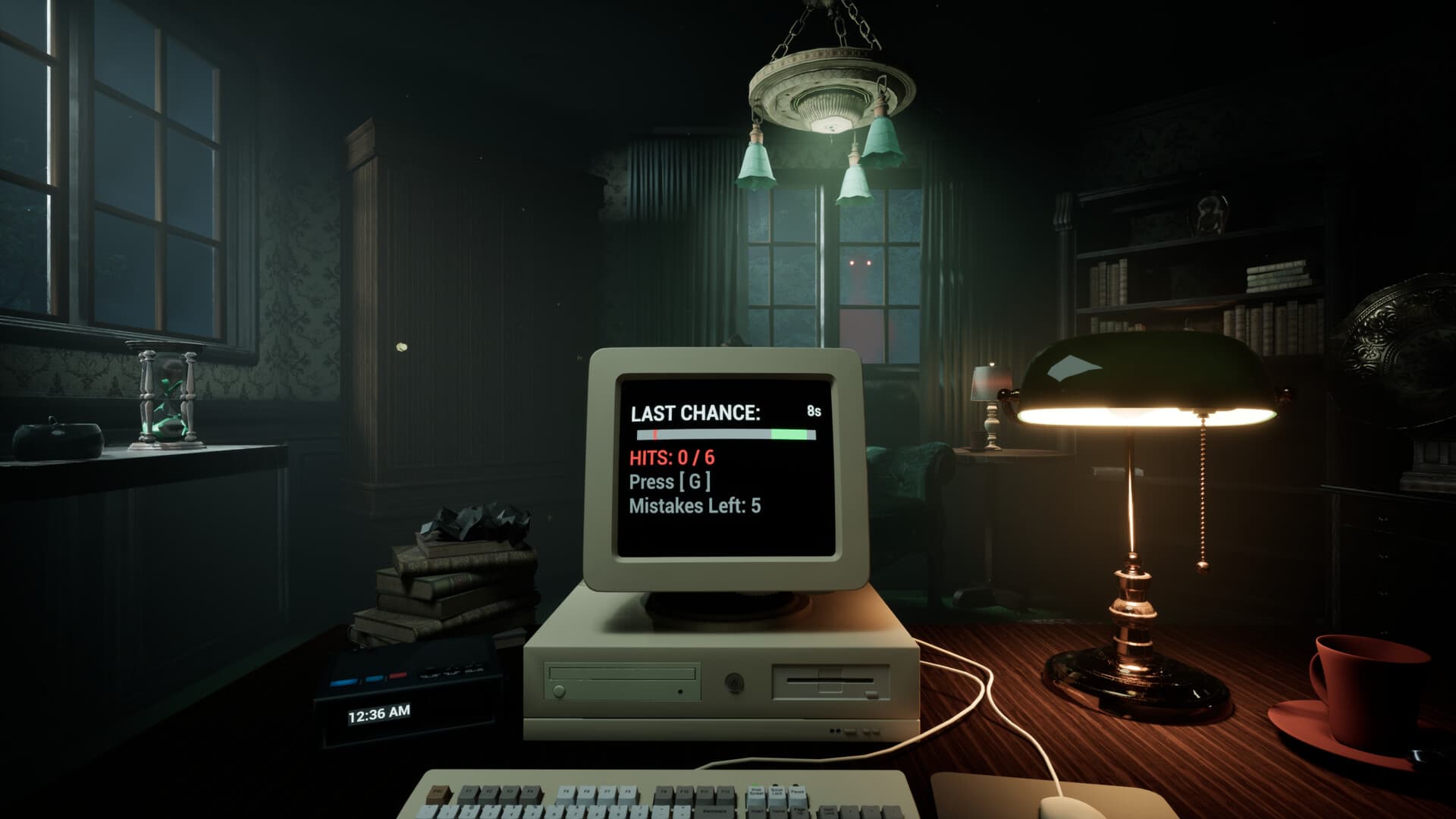Screen dimensions: 1456x819
Task: Click the 12:36 AM clock display
Action: (x=379, y=715)
